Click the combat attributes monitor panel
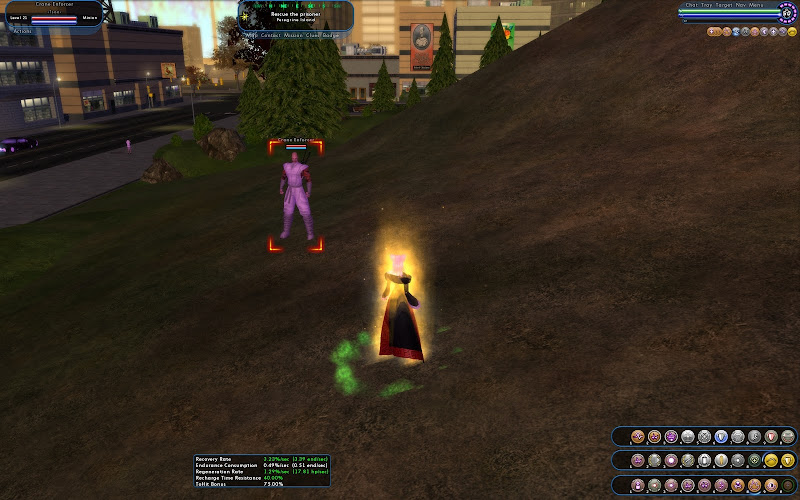 [x=261, y=471]
